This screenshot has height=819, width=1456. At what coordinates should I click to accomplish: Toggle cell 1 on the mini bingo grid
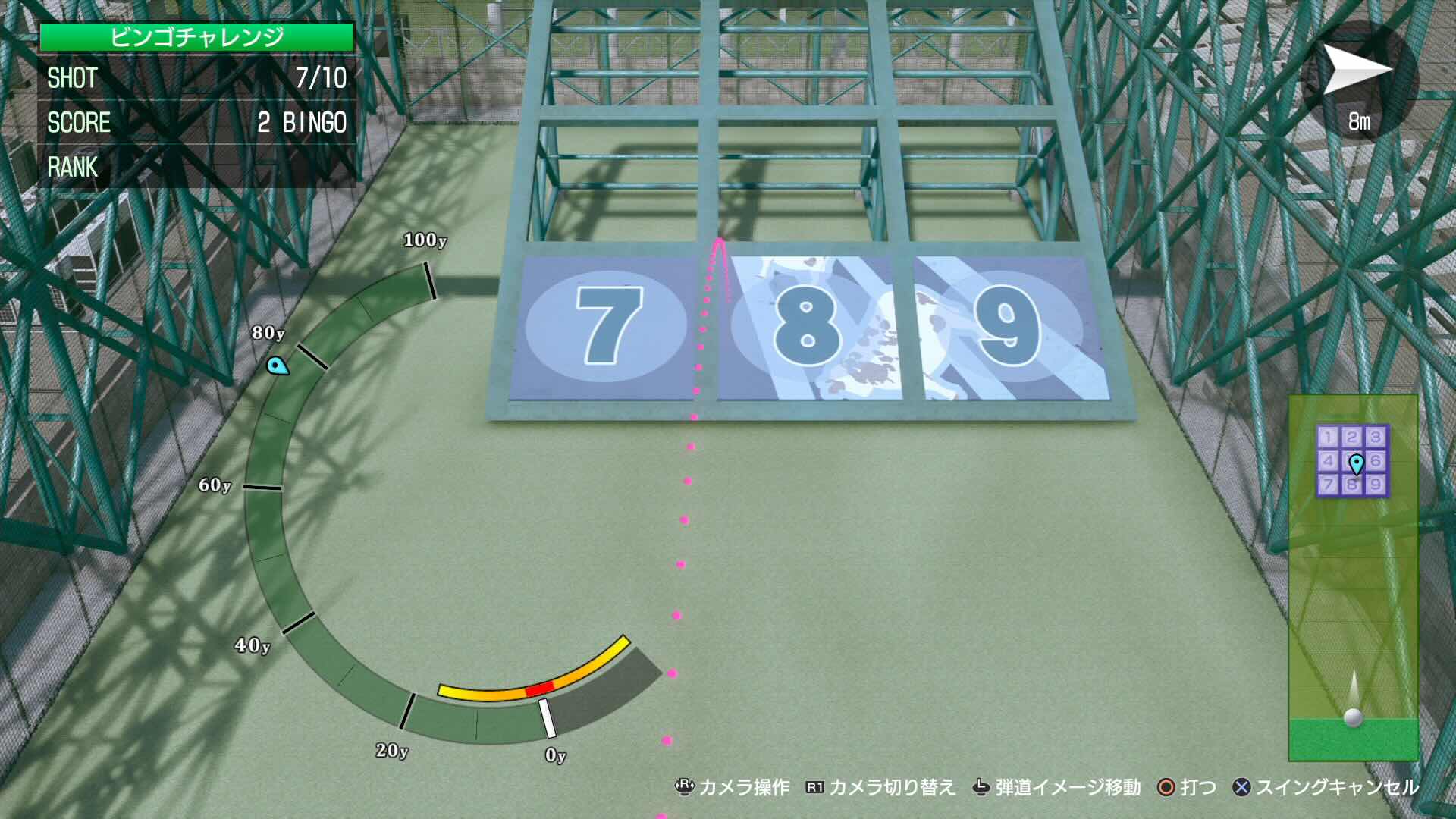coord(1327,436)
